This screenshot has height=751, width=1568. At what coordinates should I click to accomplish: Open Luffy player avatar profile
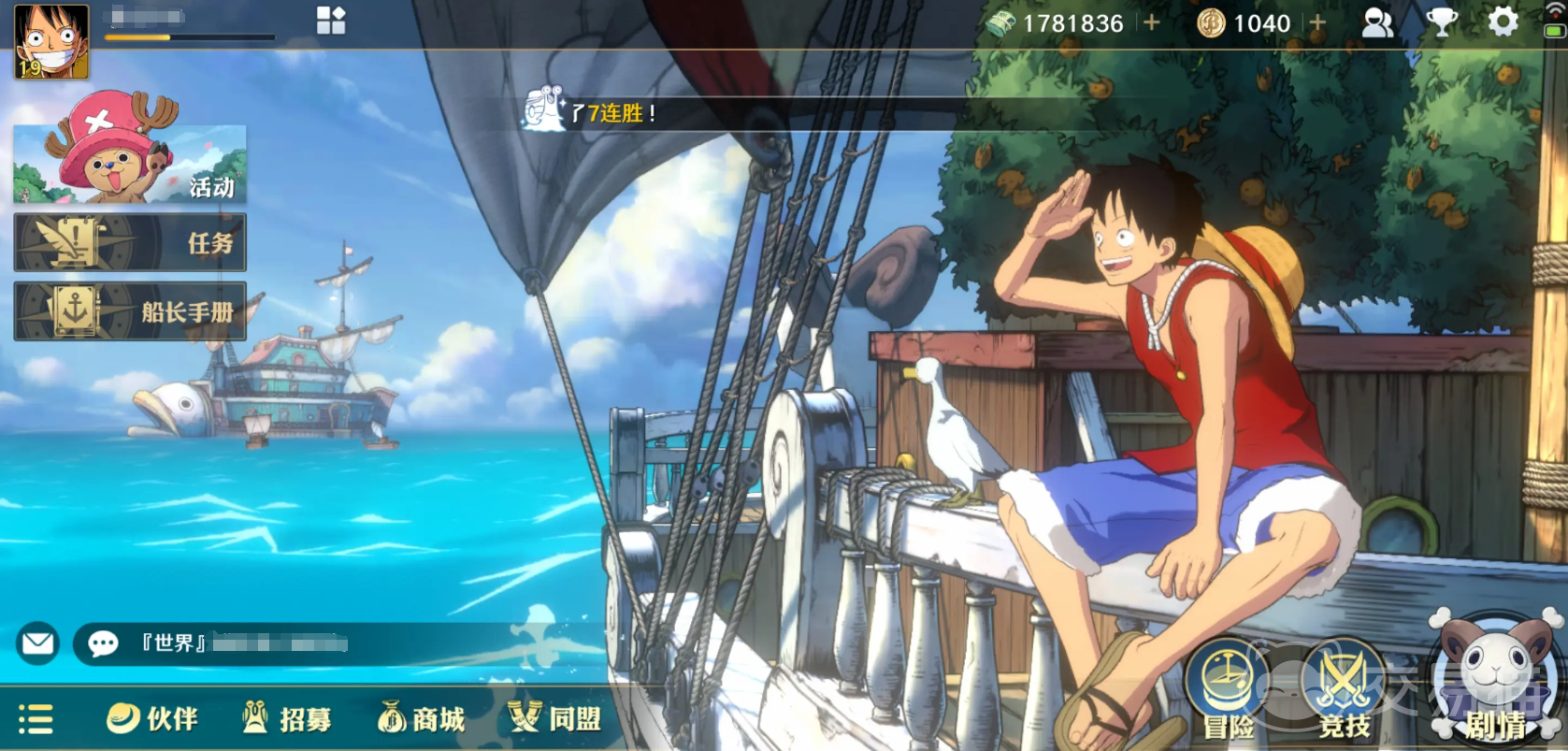51,41
